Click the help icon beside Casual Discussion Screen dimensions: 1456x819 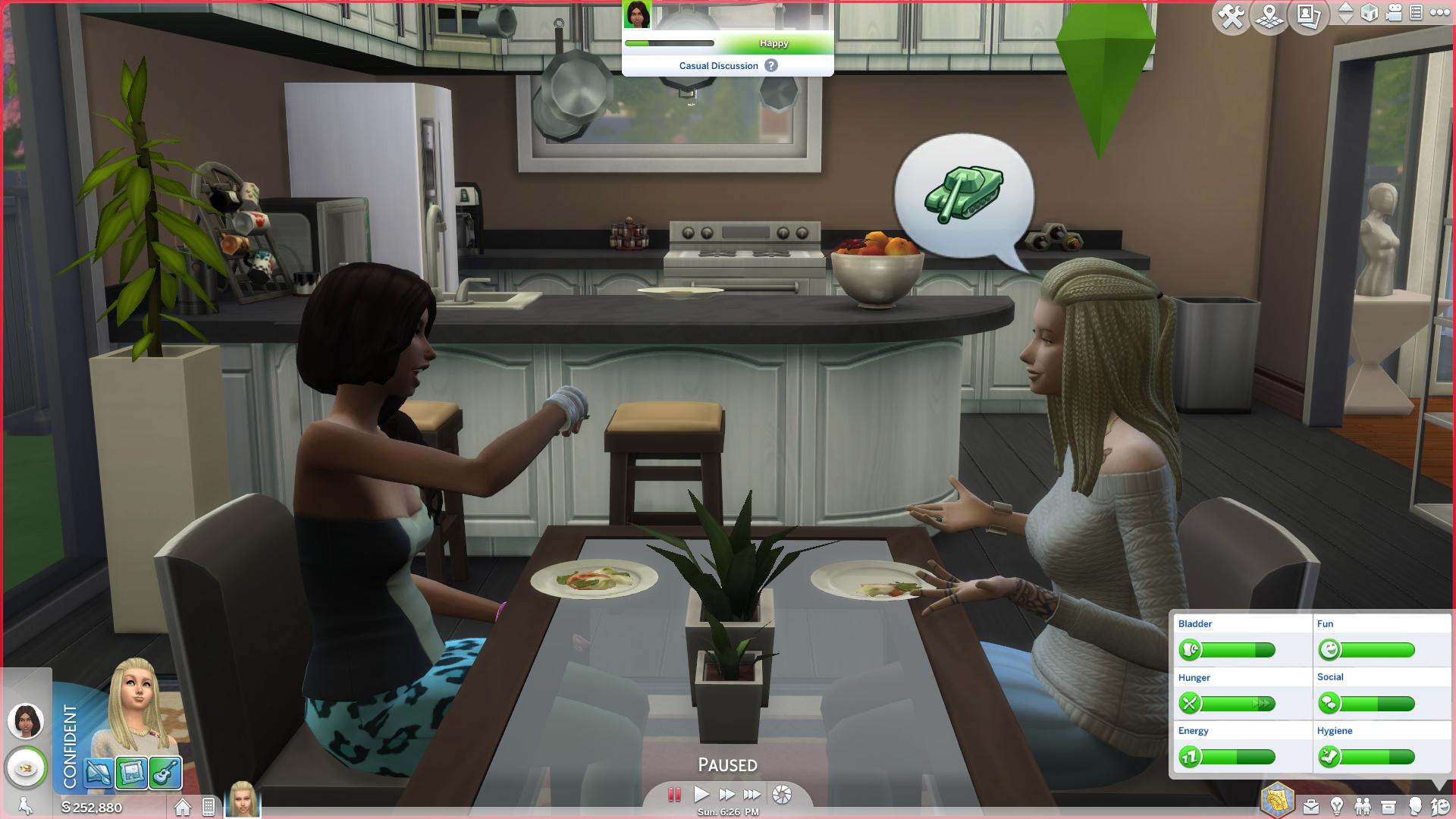click(x=771, y=66)
